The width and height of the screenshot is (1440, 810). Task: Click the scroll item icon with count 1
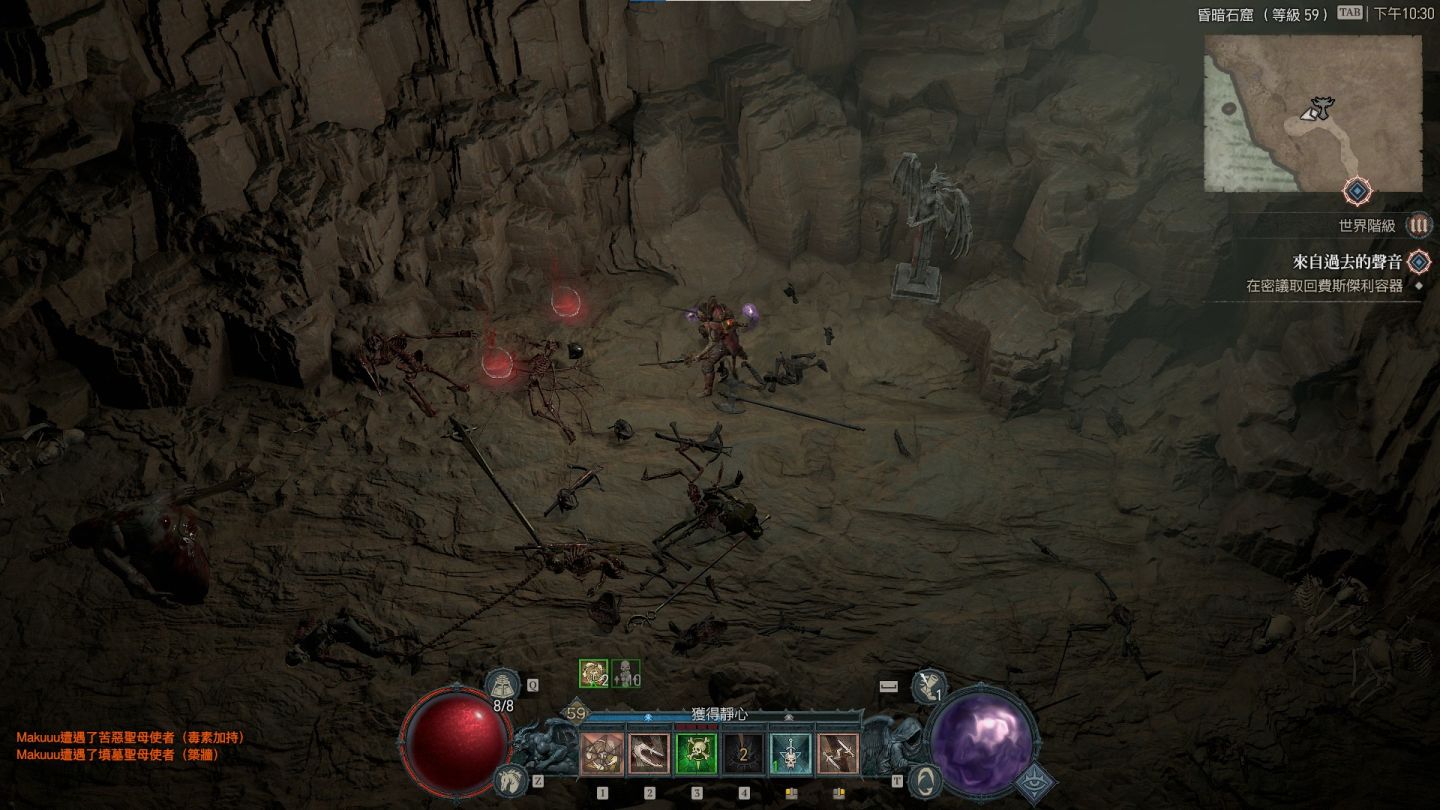coord(930,685)
